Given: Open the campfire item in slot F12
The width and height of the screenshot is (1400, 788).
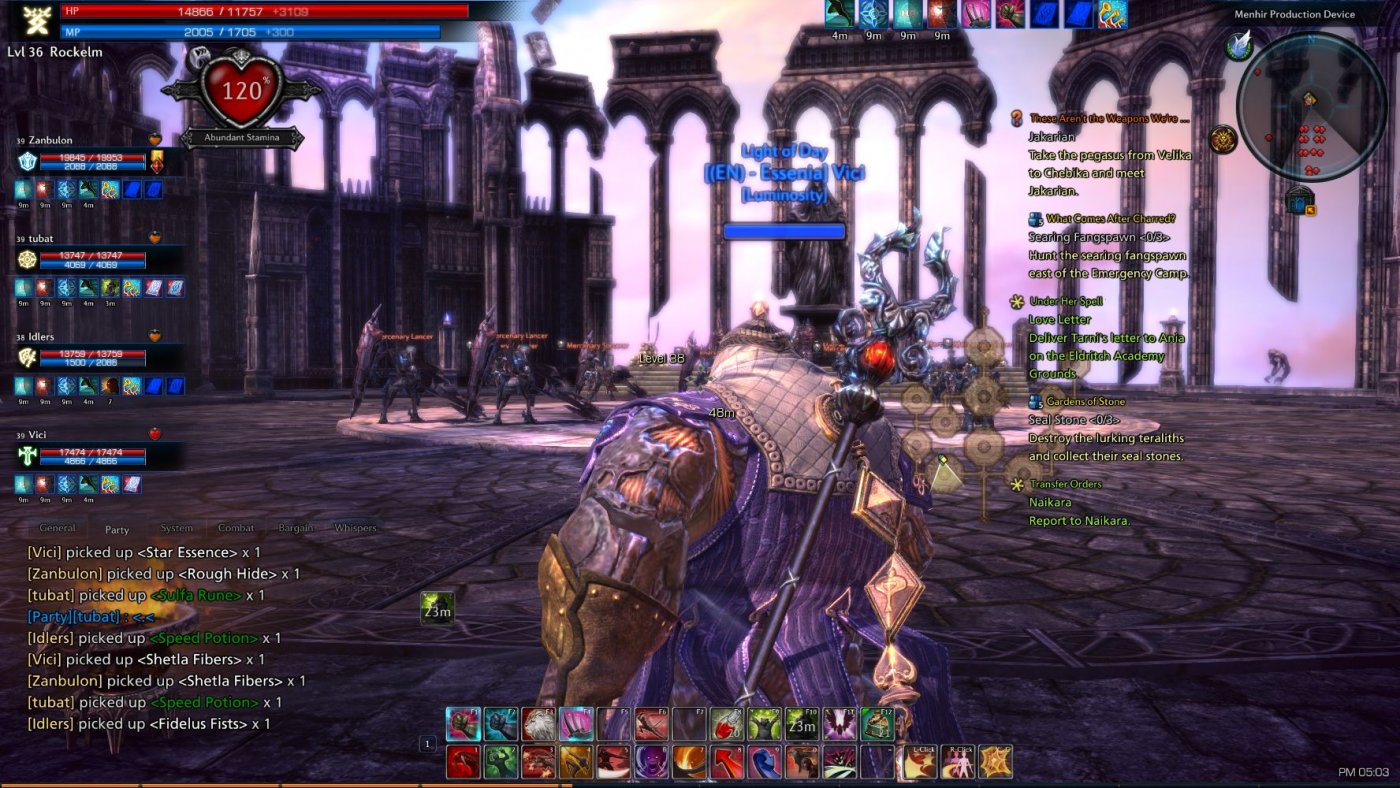Looking at the screenshot, I should 876,724.
